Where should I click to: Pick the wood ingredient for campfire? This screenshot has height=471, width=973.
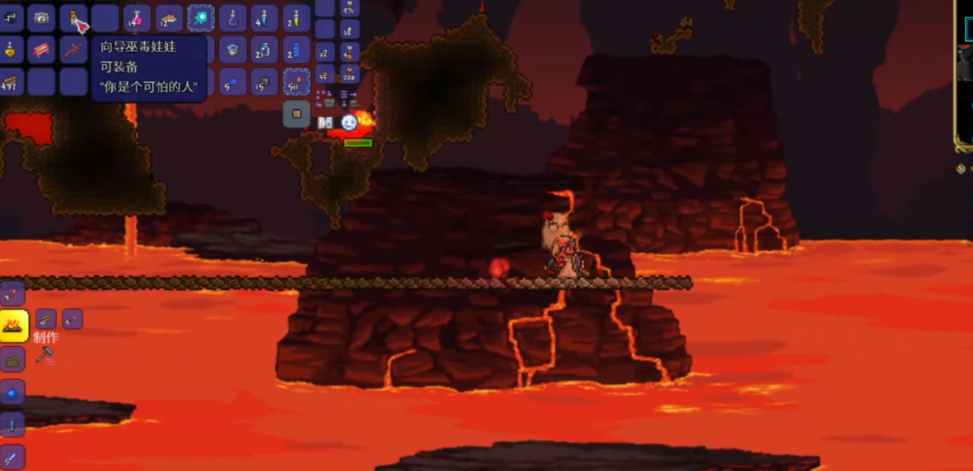click(45, 320)
